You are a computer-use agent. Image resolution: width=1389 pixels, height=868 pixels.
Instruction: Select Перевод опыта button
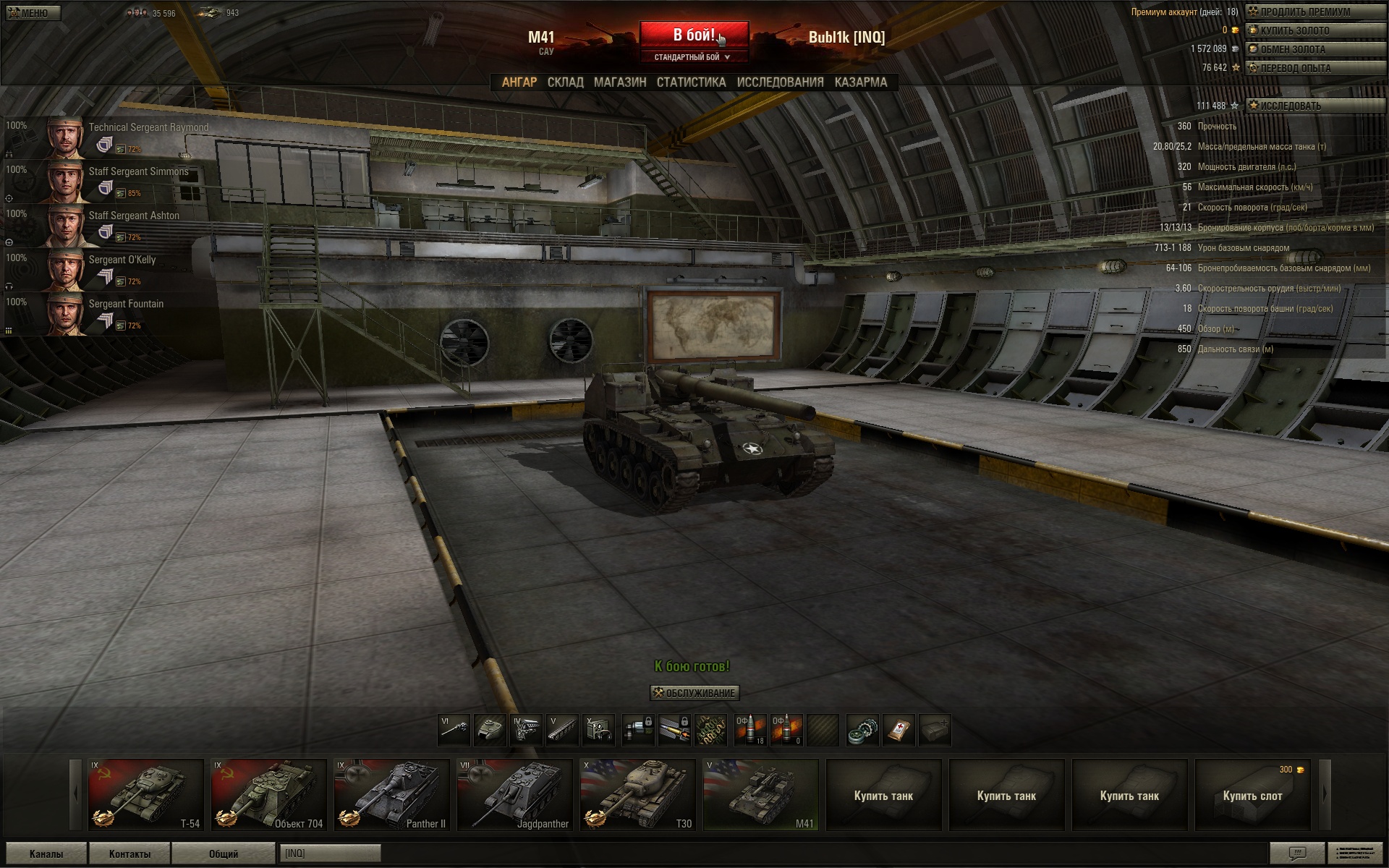click(1314, 68)
